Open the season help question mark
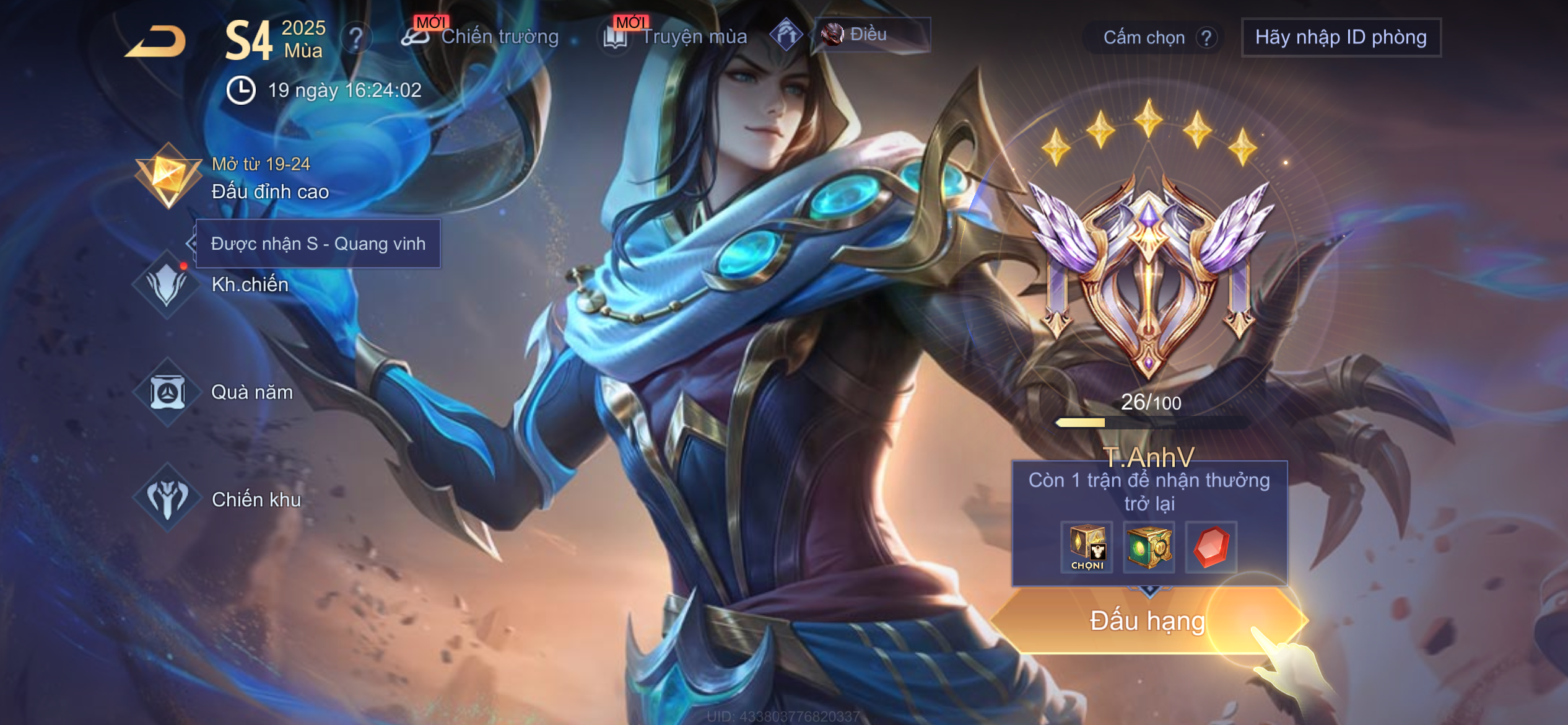The image size is (1568, 725). tap(356, 39)
